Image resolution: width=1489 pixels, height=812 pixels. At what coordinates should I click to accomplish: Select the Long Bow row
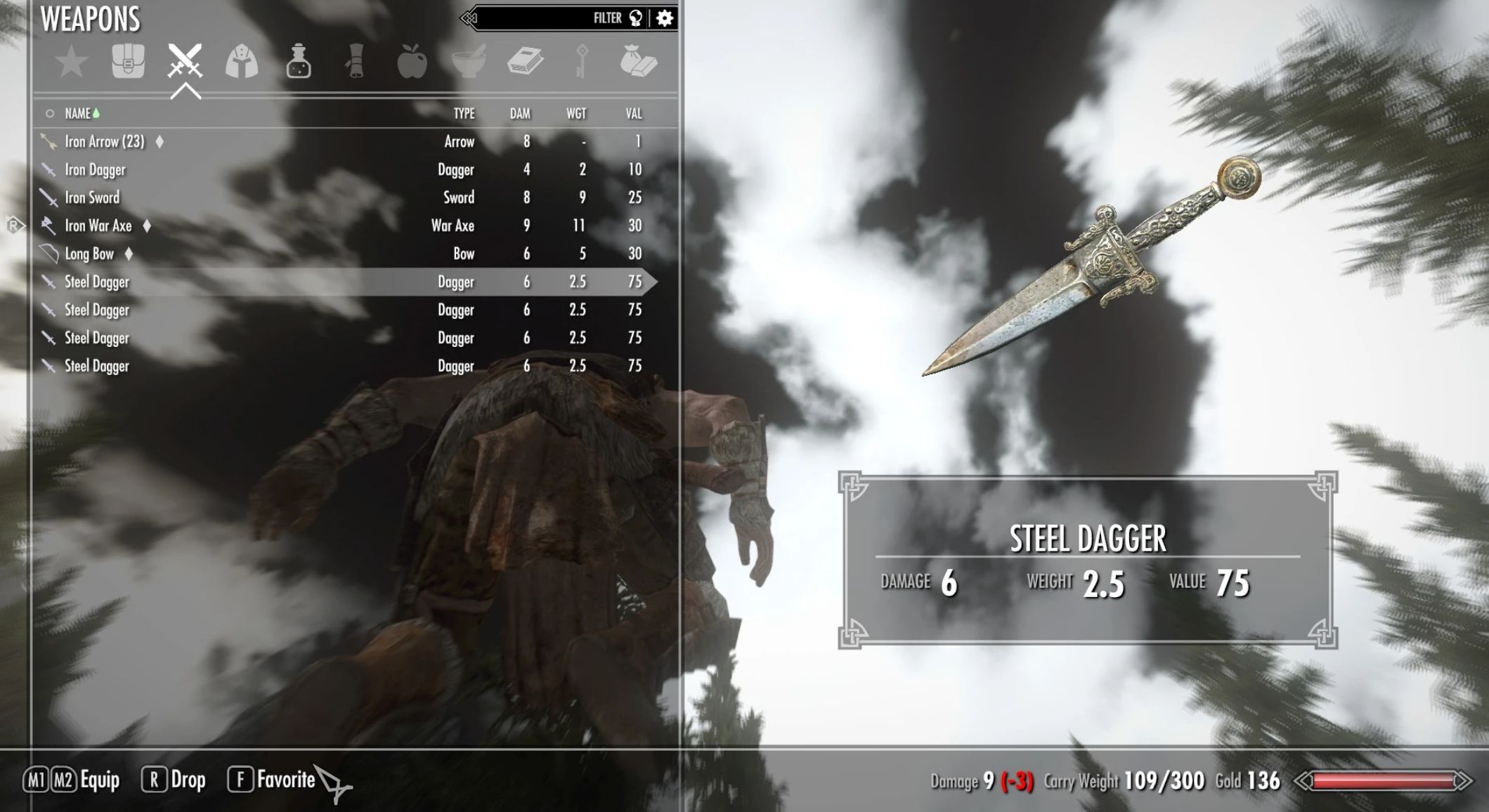(89, 254)
